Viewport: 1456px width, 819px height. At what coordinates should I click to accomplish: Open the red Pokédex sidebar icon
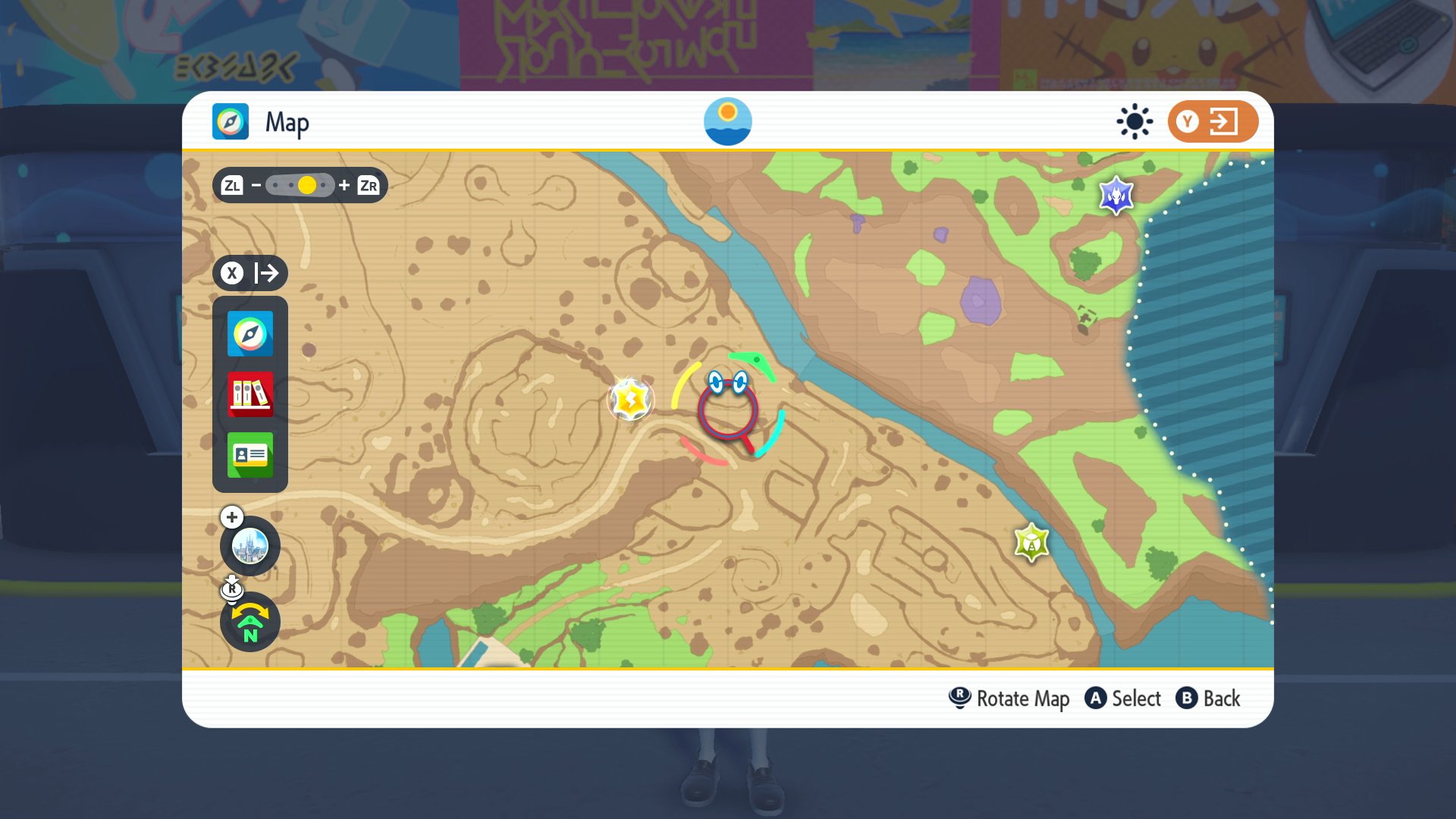[x=249, y=394]
